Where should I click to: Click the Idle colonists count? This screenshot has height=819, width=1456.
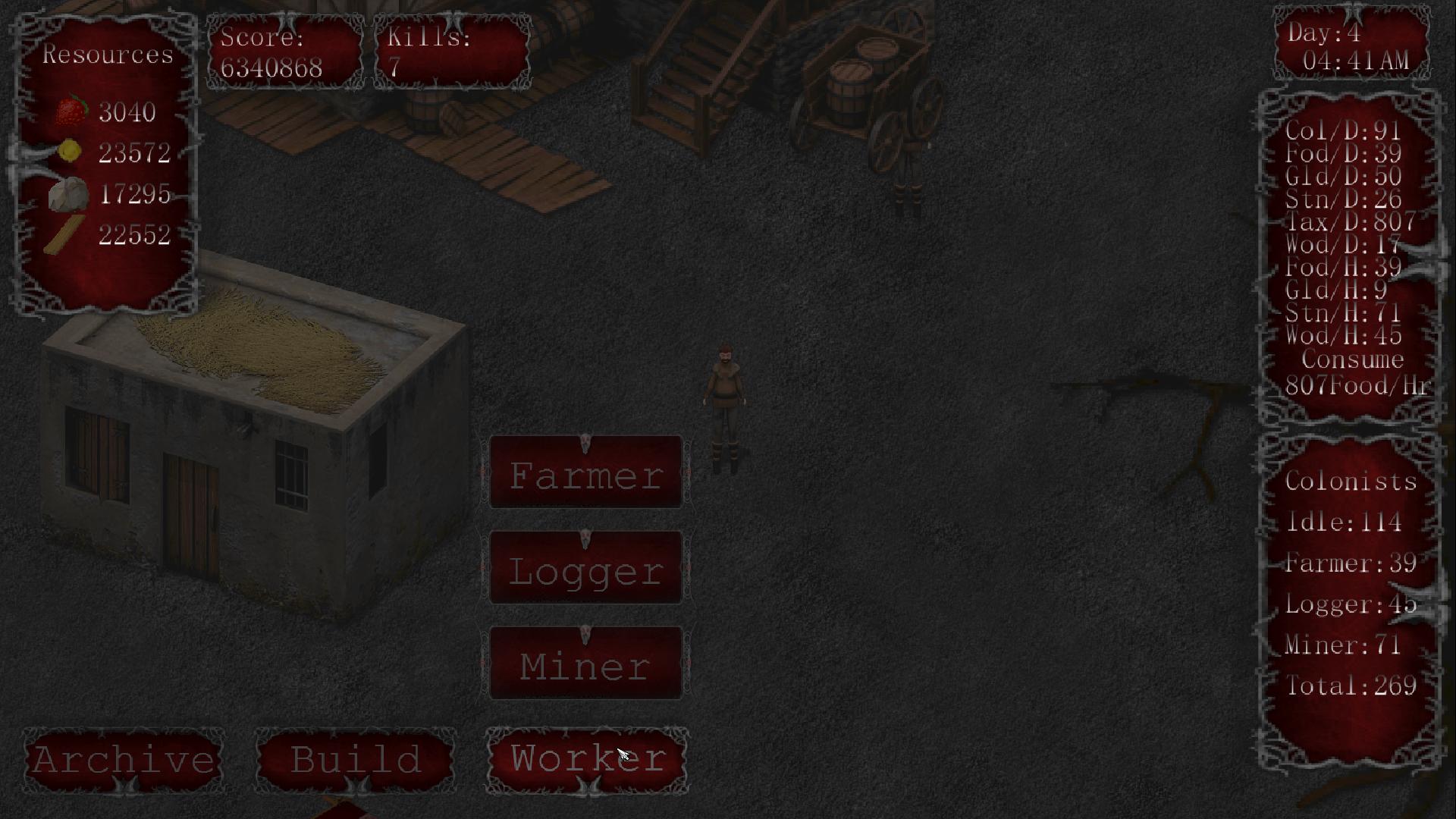1342,522
